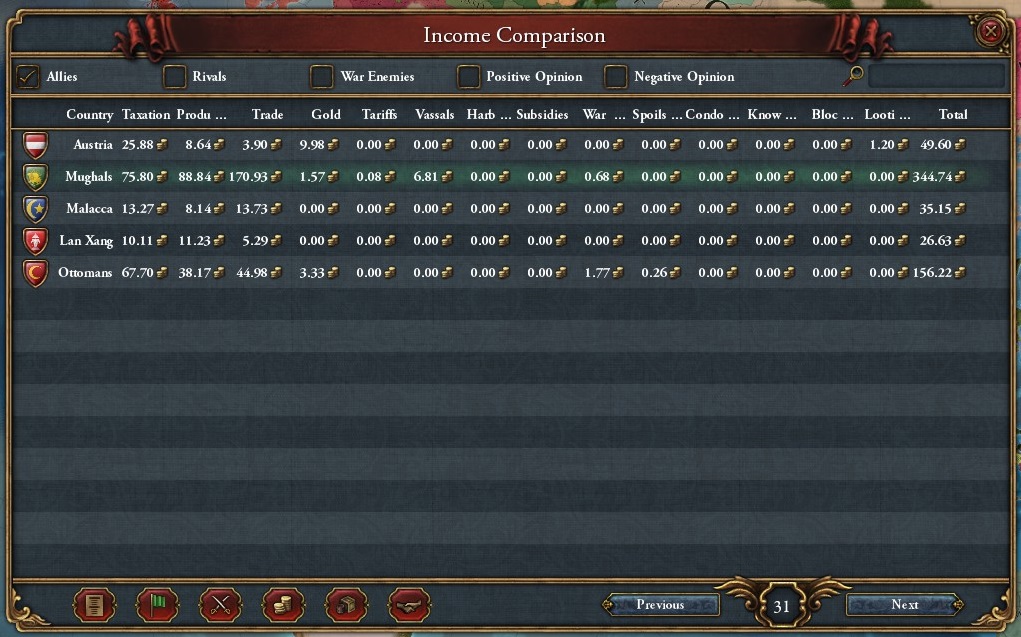Click the country search input field
The image size is (1021, 637).
pos(936,76)
